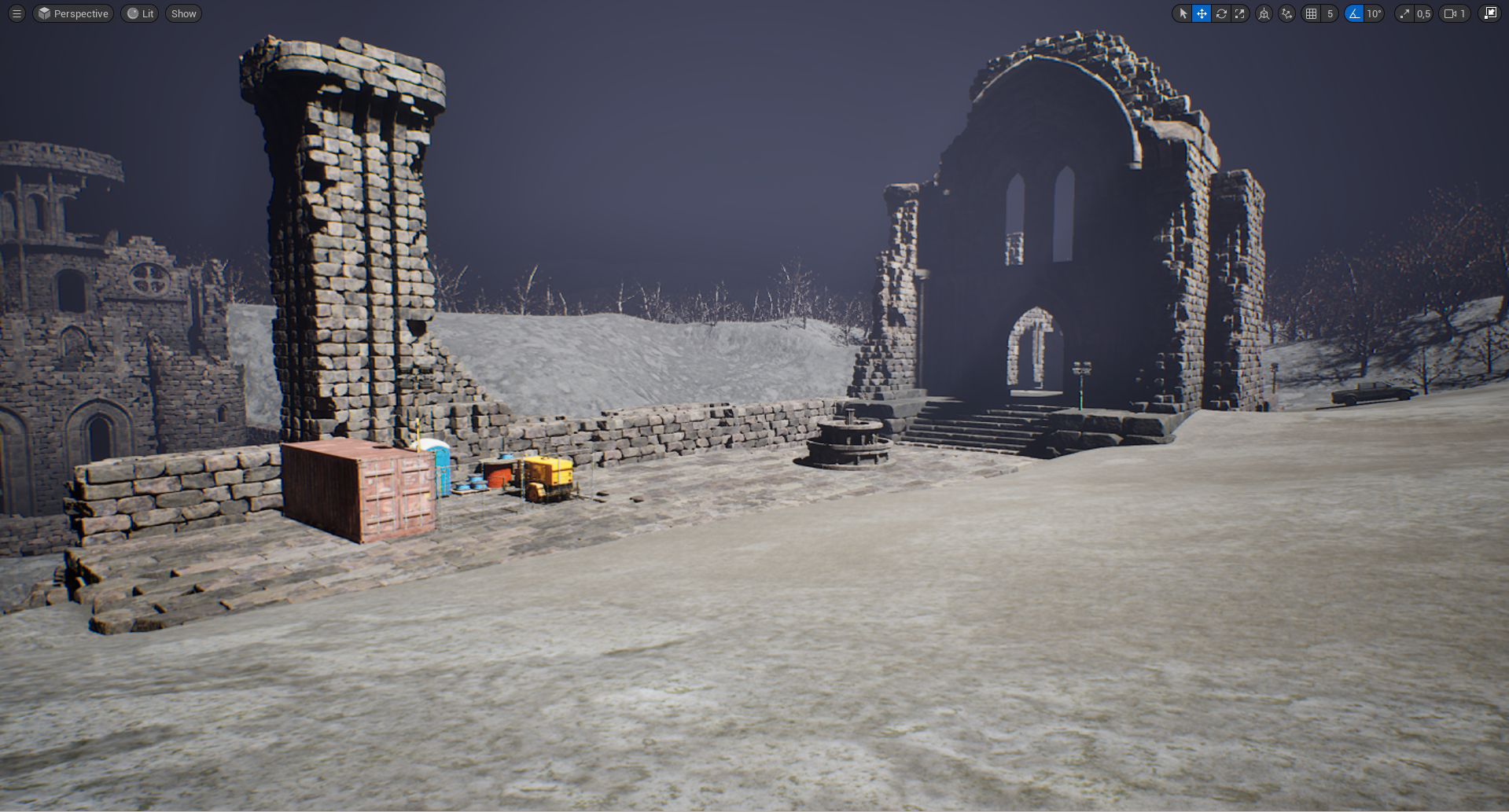Open the Lit view mode dropdown
The height and width of the screenshot is (812, 1509).
[139, 13]
